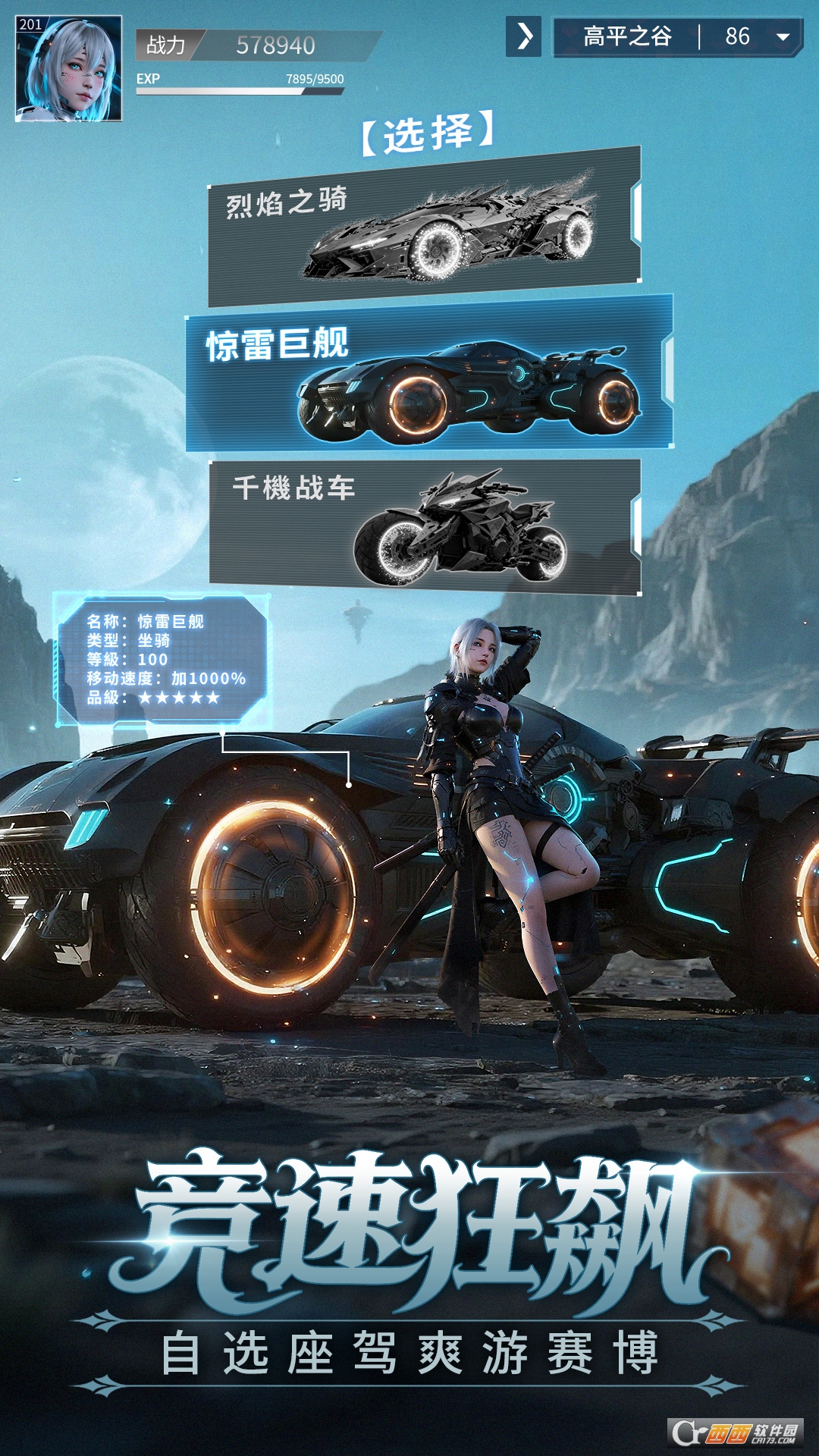This screenshot has width=819, height=1456.
Task: Click the arrow button beside the server name
Action: click(523, 36)
